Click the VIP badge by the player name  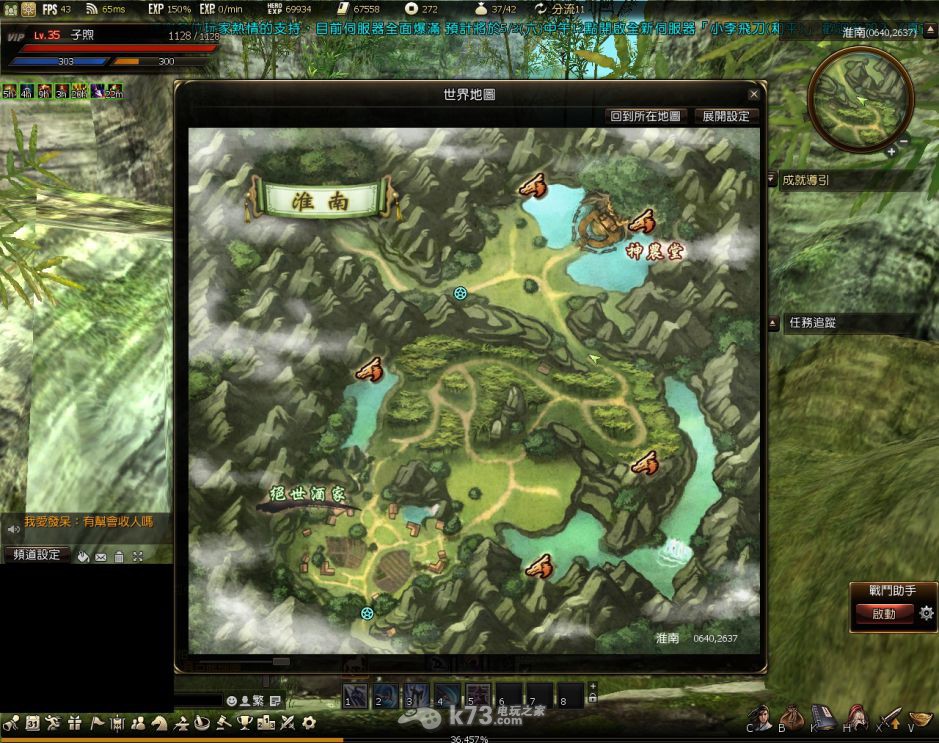pos(15,33)
